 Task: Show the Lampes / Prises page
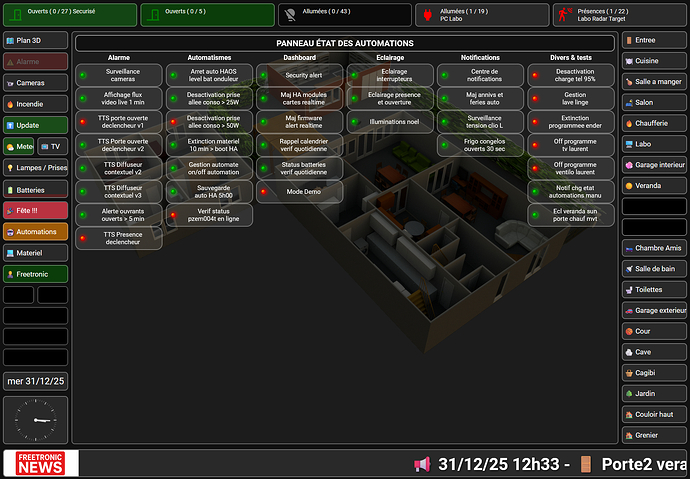[36, 168]
